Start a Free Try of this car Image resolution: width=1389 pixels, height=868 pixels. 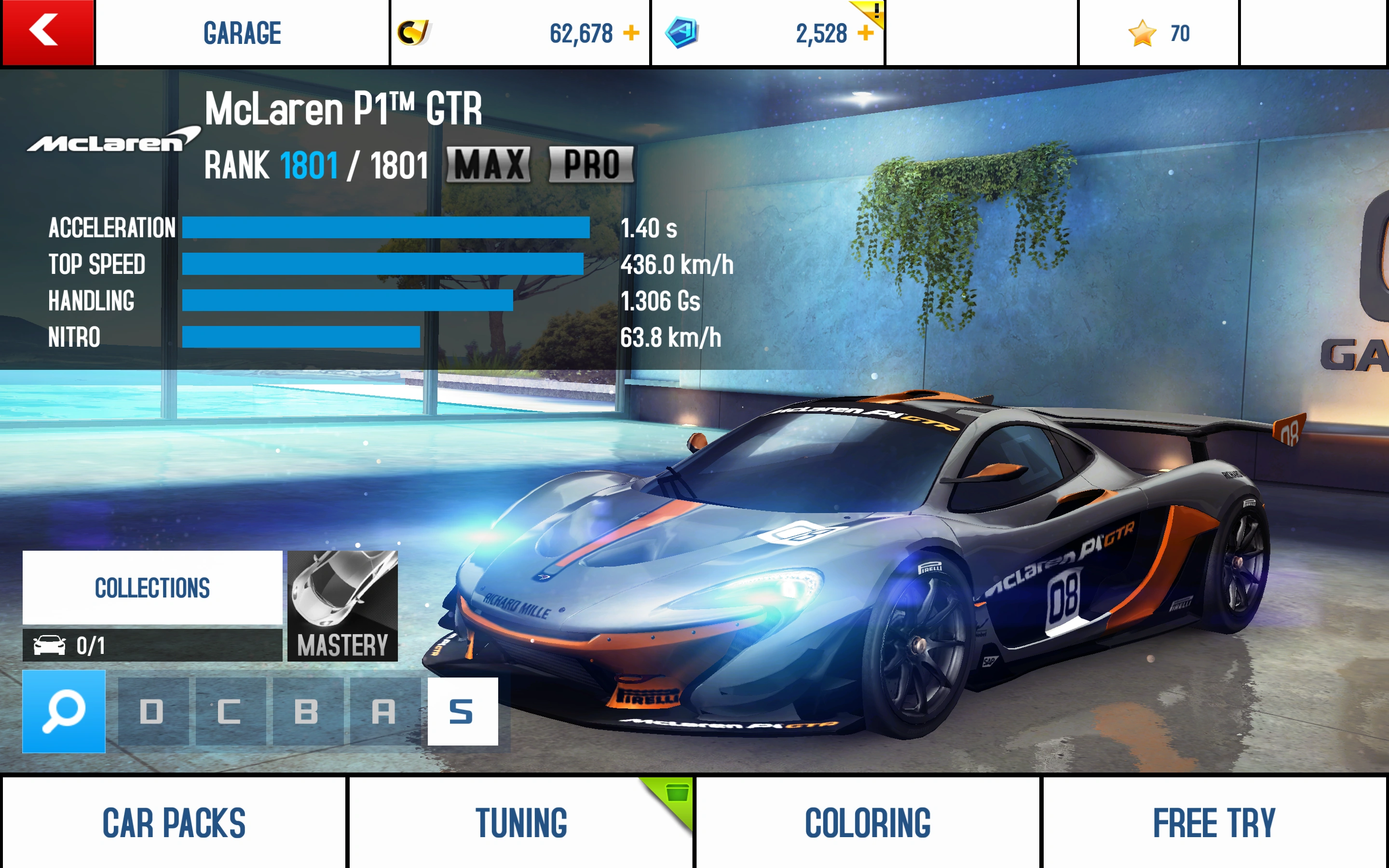pos(1214,823)
